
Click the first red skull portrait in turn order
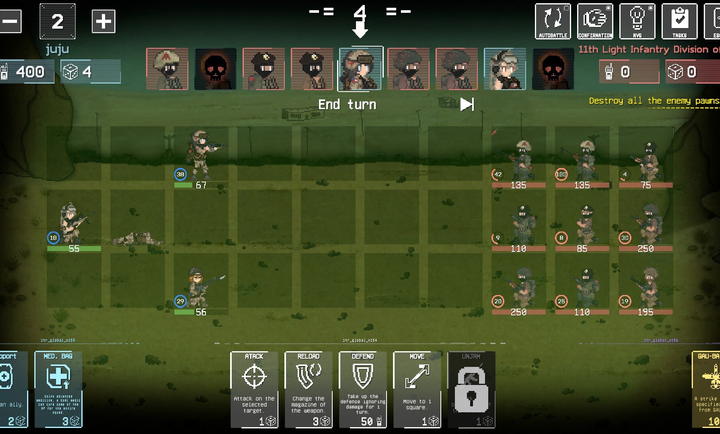tap(216, 69)
